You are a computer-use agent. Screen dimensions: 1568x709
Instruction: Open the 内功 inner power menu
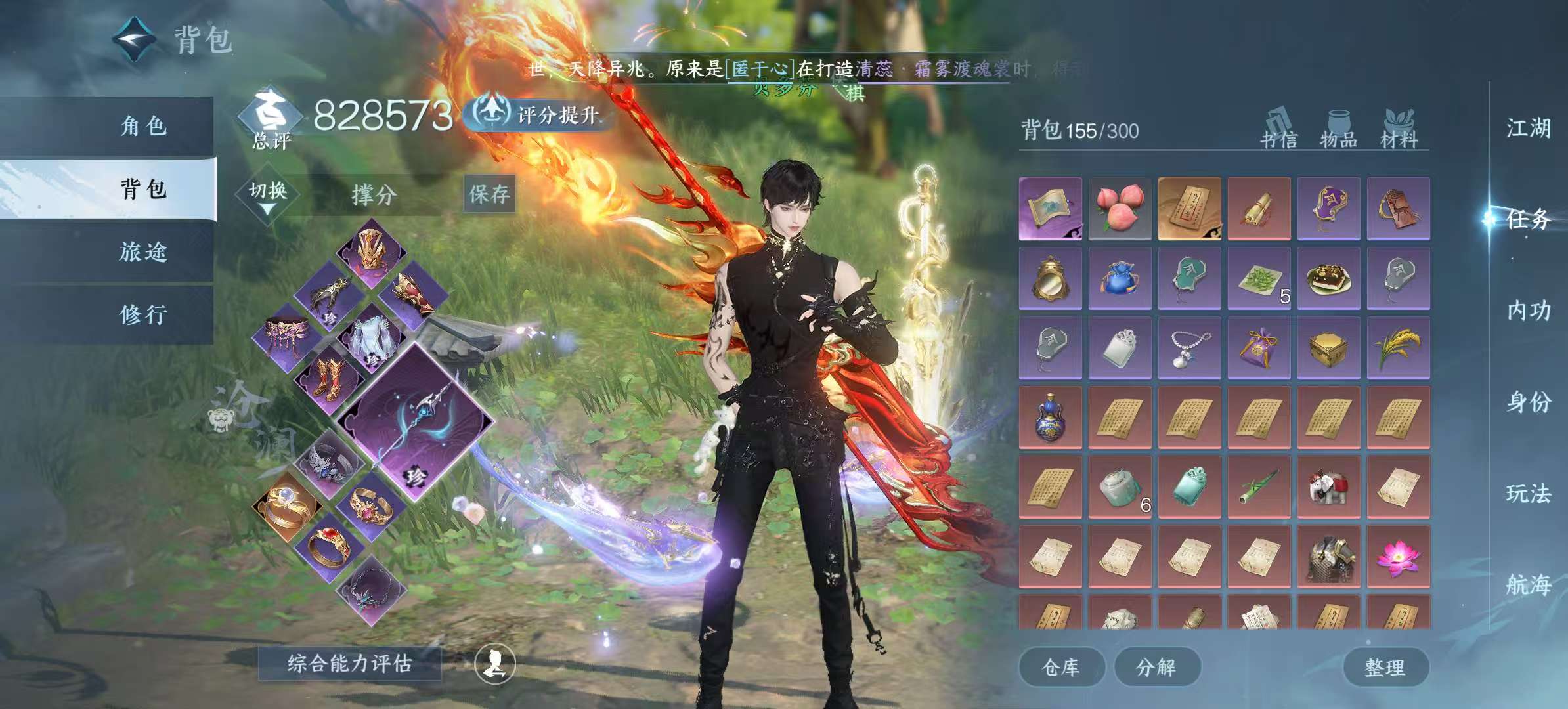1528,311
